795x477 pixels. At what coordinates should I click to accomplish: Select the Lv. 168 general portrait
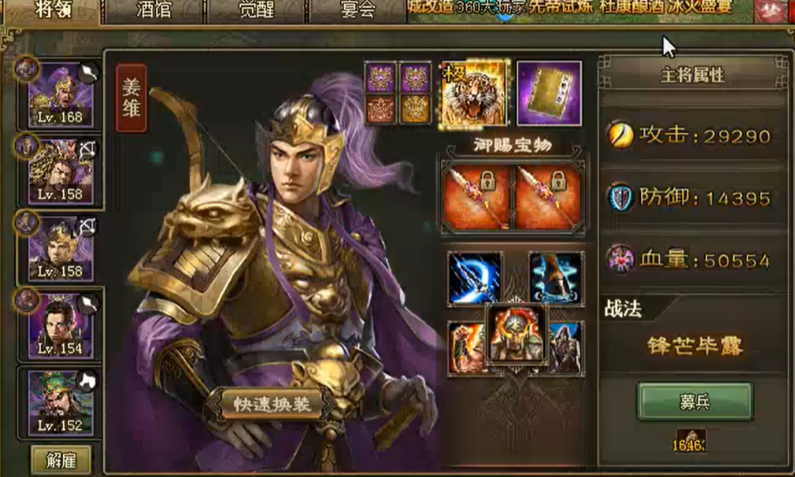(60, 95)
